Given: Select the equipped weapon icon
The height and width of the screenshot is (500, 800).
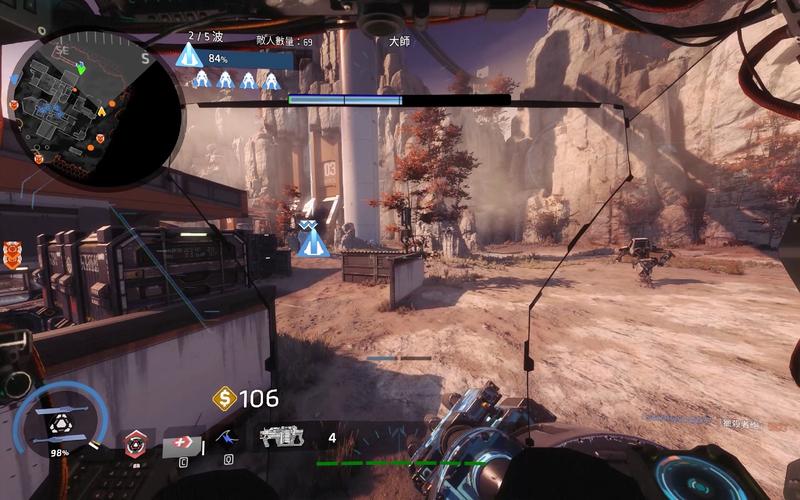Looking at the screenshot, I should pos(282,436).
